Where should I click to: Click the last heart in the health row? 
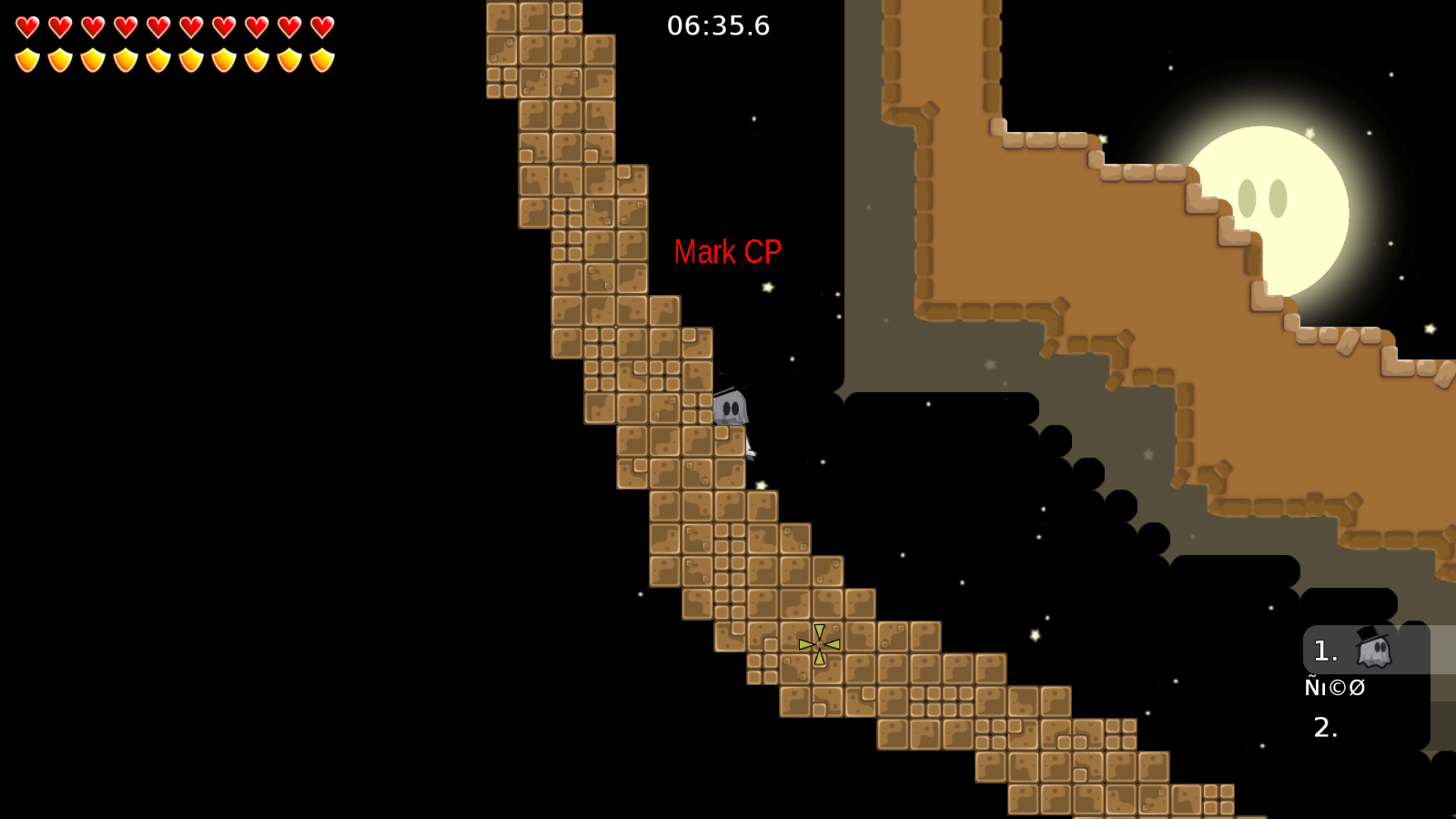click(321, 25)
